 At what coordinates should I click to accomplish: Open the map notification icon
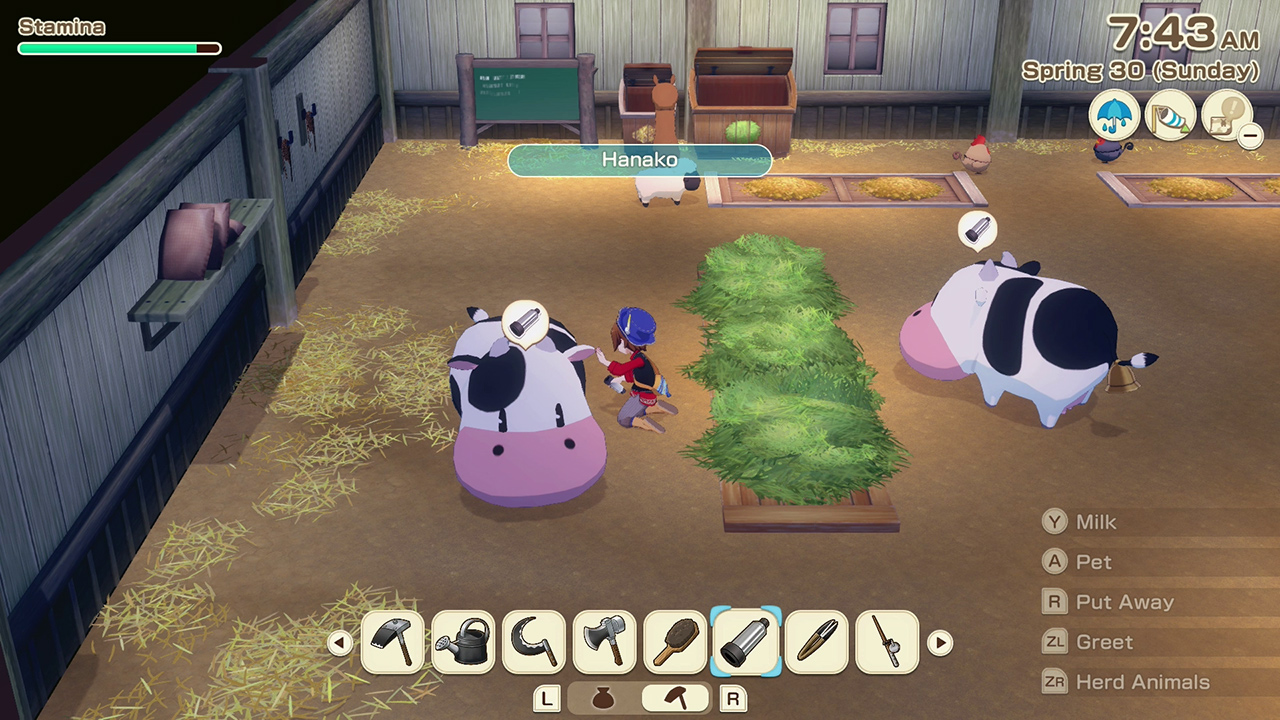coord(1228,116)
